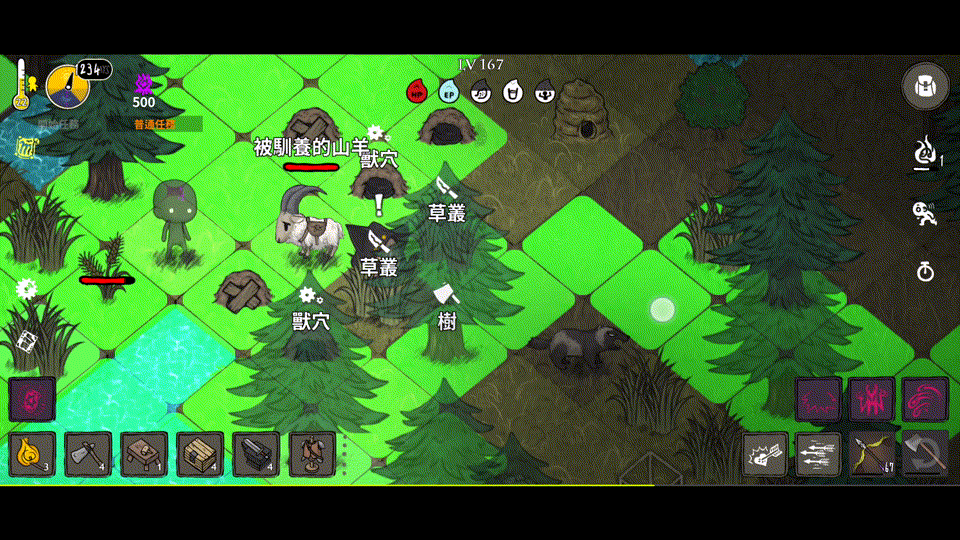The height and width of the screenshot is (540, 960).
Task: Click the white gear icon at left edge
Action: point(26,289)
